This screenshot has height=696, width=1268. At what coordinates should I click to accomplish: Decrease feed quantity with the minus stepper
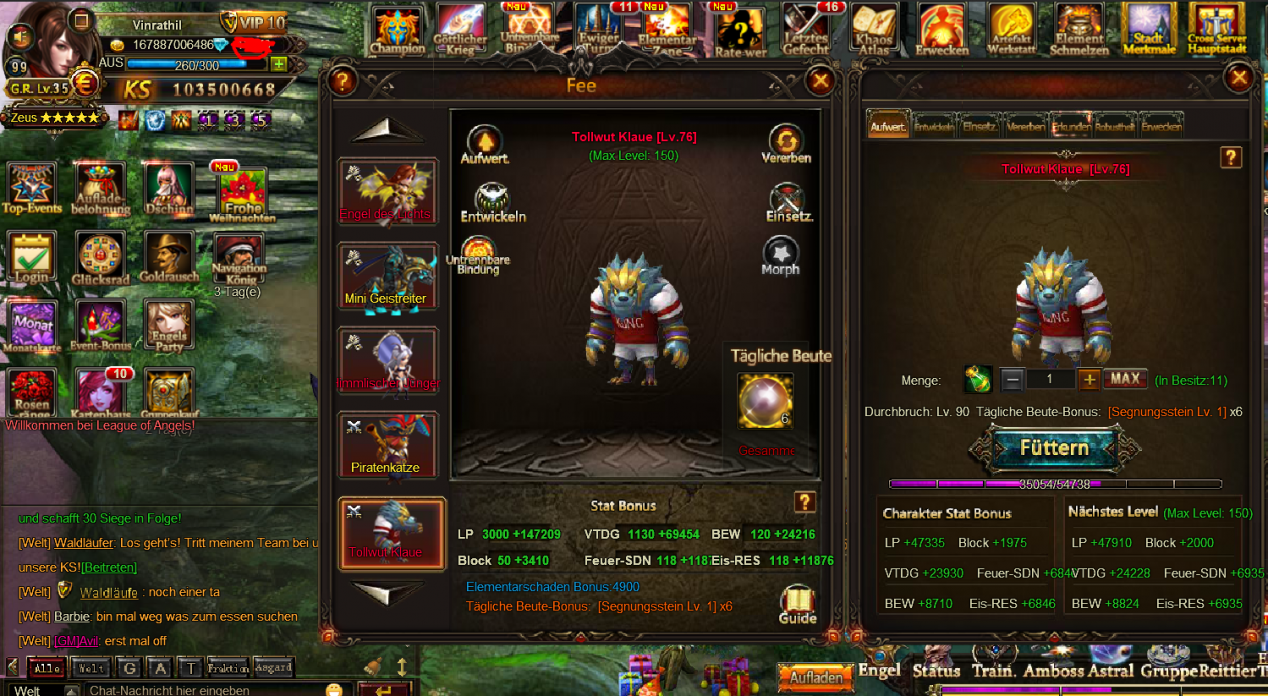pyautogui.click(x=1012, y=380)
